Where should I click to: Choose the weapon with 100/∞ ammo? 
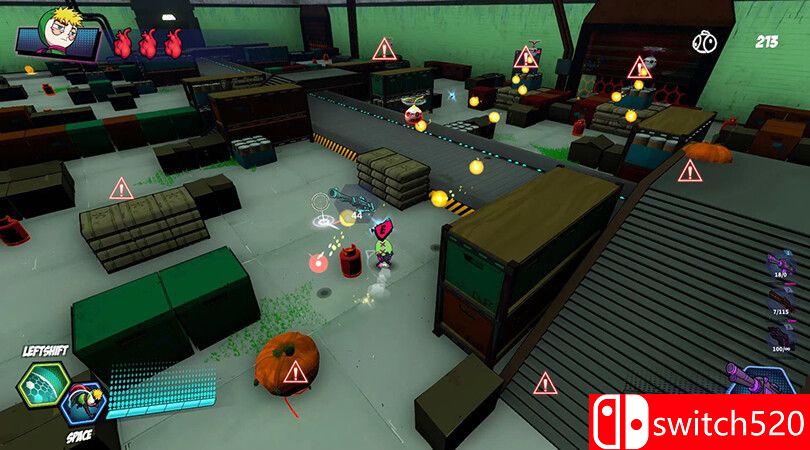point(779,334)
